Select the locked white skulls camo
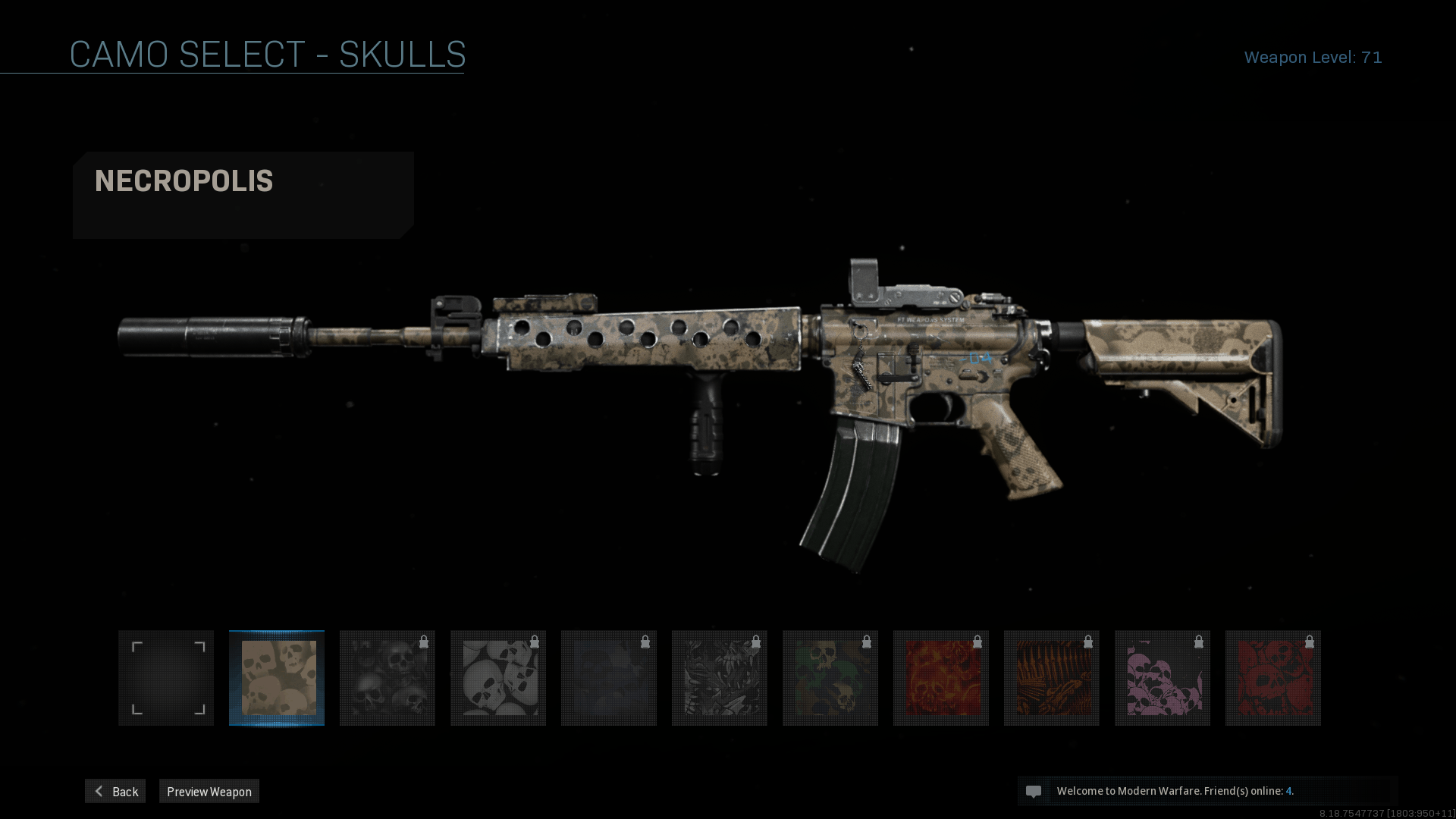This screenshot has width=1456, height=819. [x=498, y=678]
